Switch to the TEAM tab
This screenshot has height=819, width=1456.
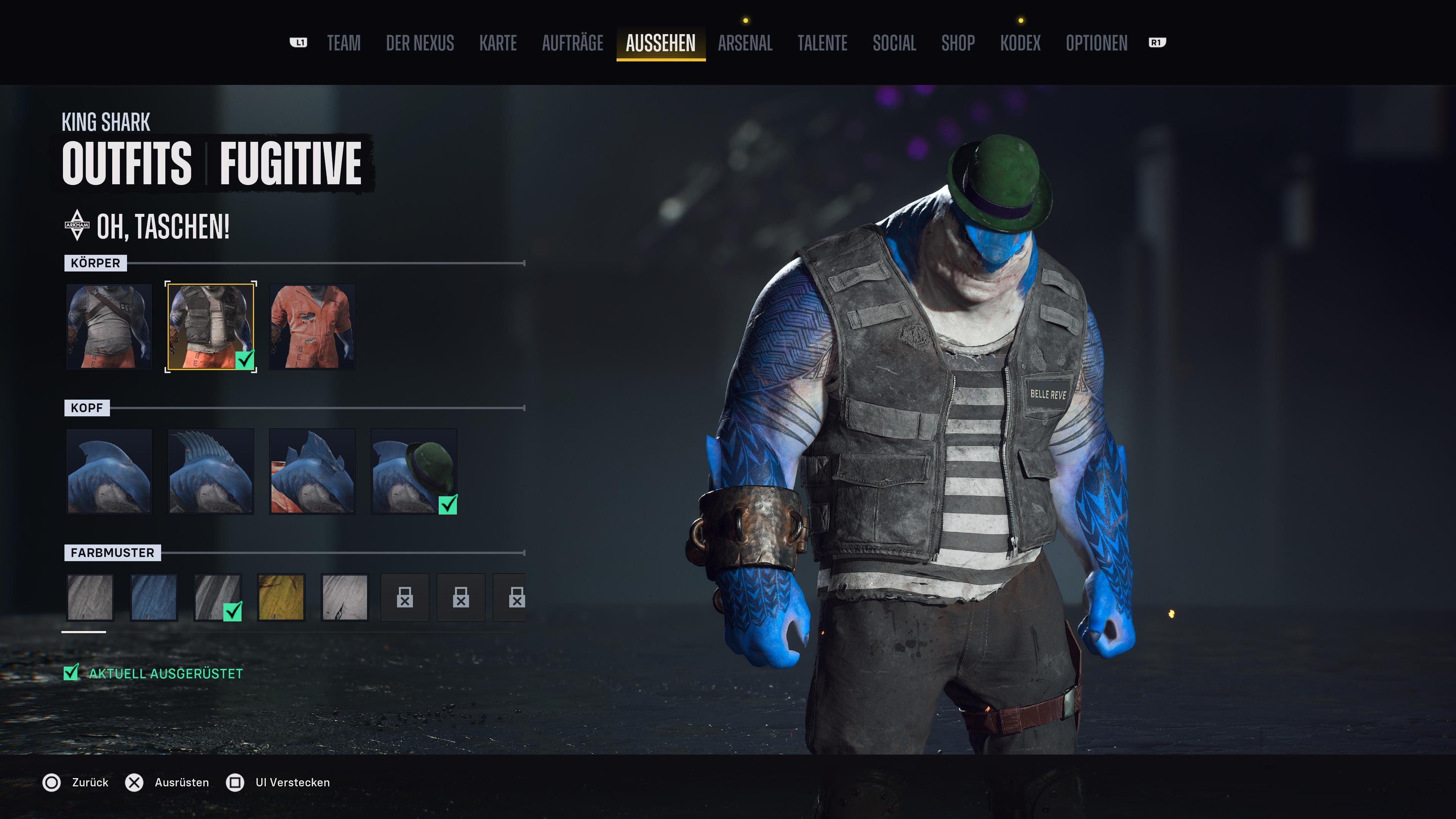tap(344, 44)
